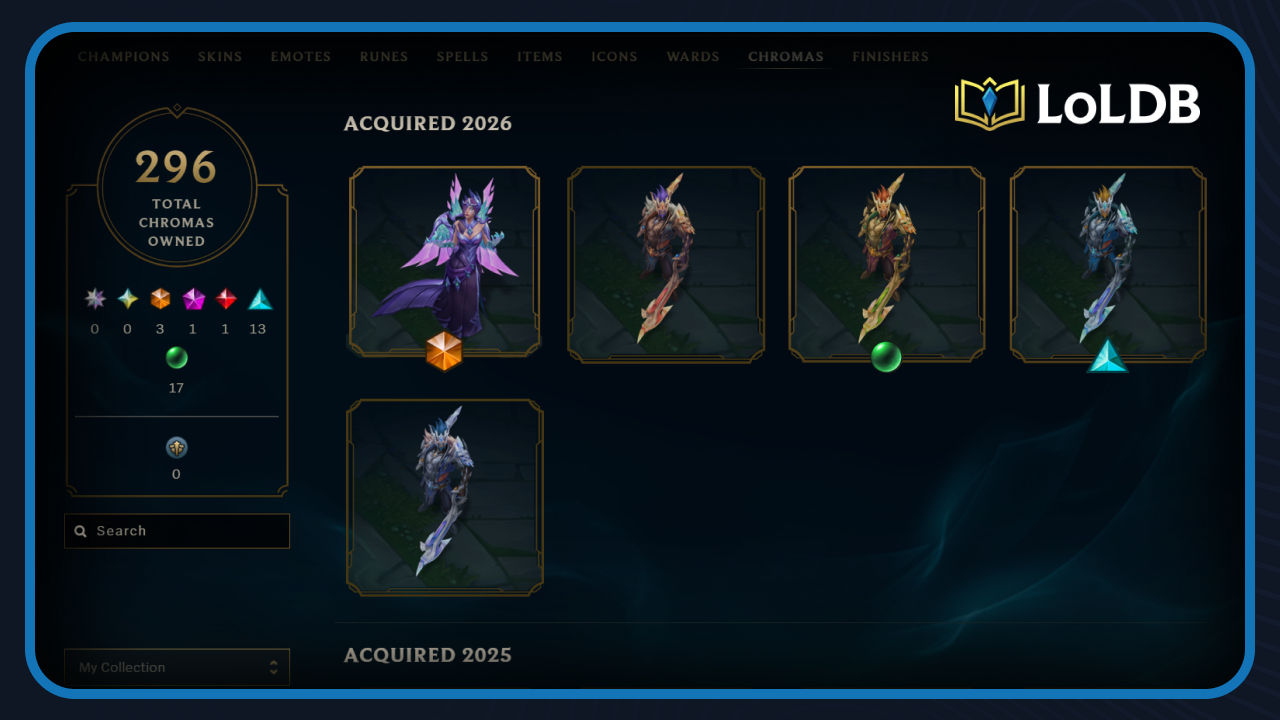Click the stepper arrows on My Collection selector
The height and width of the screenshot is (720, 1280).
[273, 667]
